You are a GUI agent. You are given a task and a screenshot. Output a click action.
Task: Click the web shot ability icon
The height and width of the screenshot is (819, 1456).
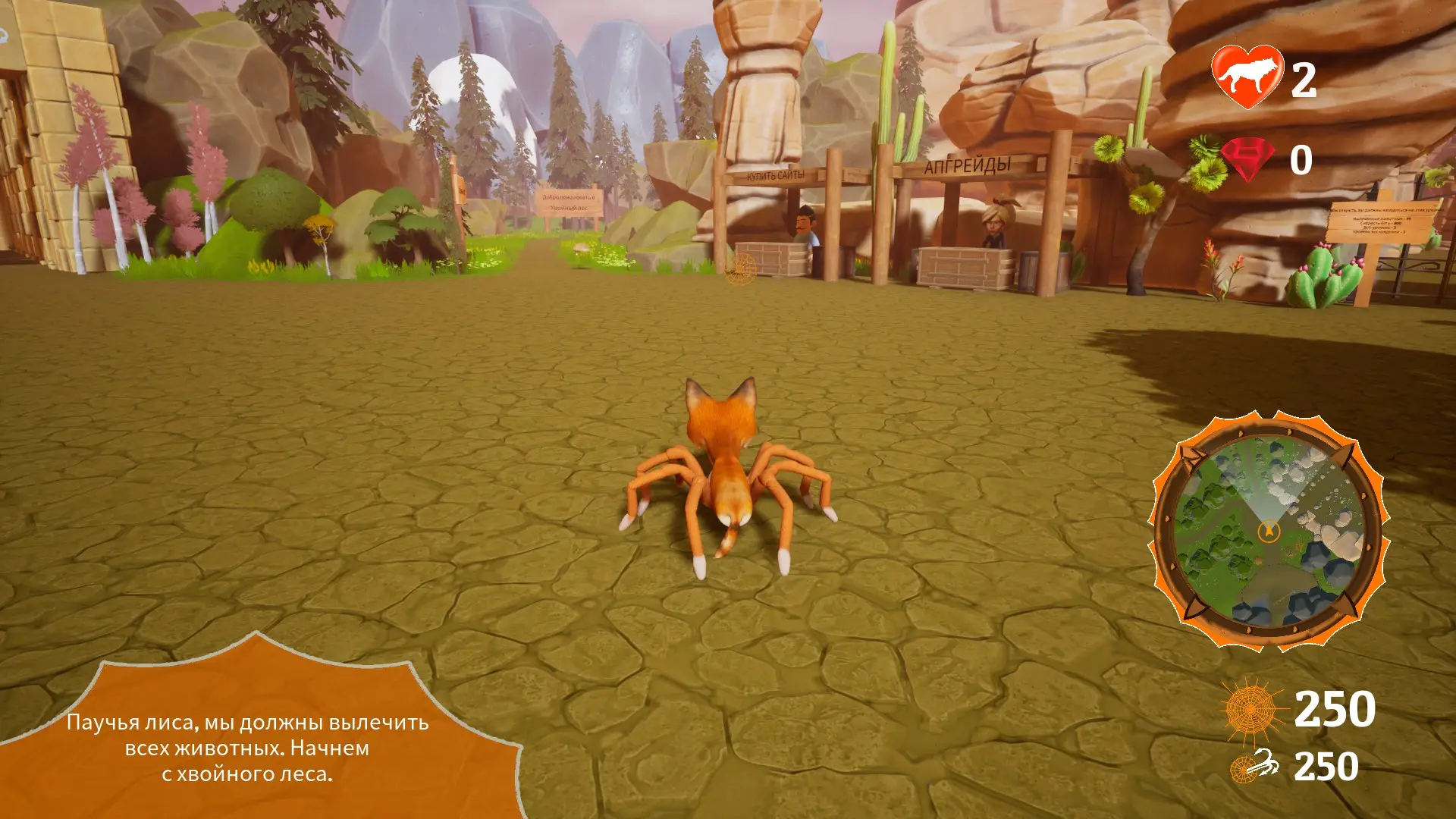(x=1256, y=766)
